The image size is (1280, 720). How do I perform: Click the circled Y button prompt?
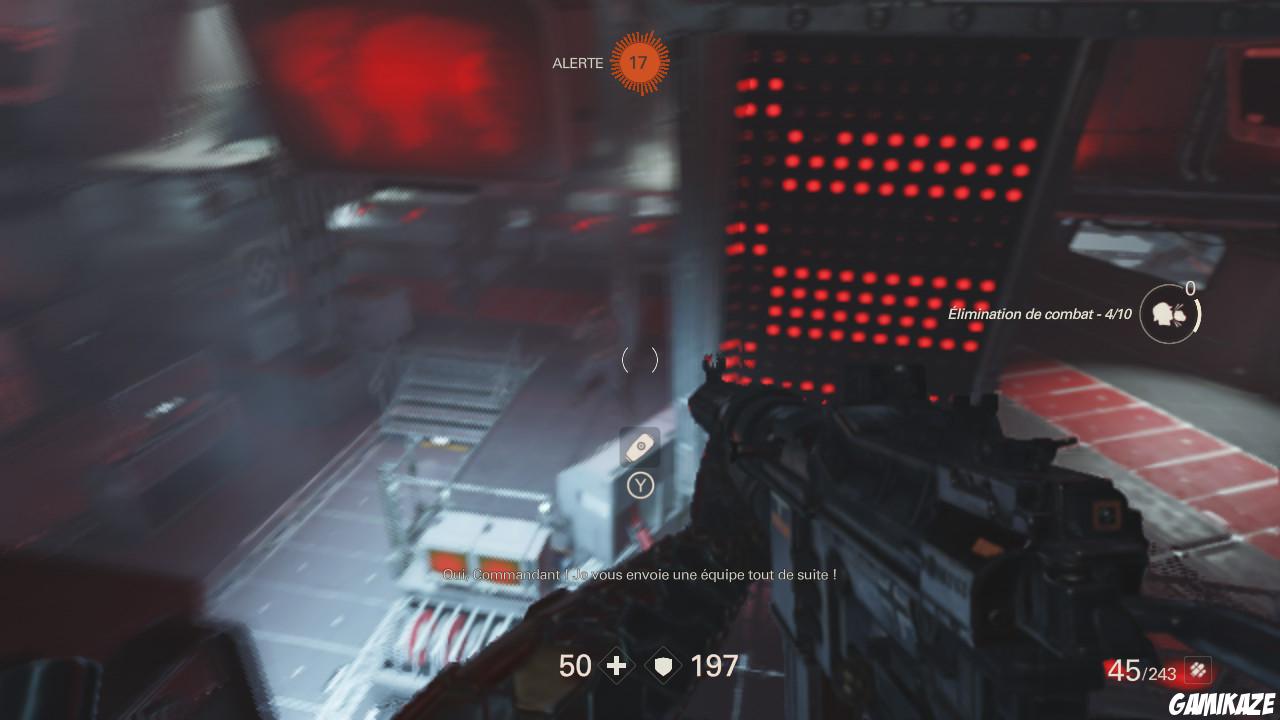click(x=640, y=486)
